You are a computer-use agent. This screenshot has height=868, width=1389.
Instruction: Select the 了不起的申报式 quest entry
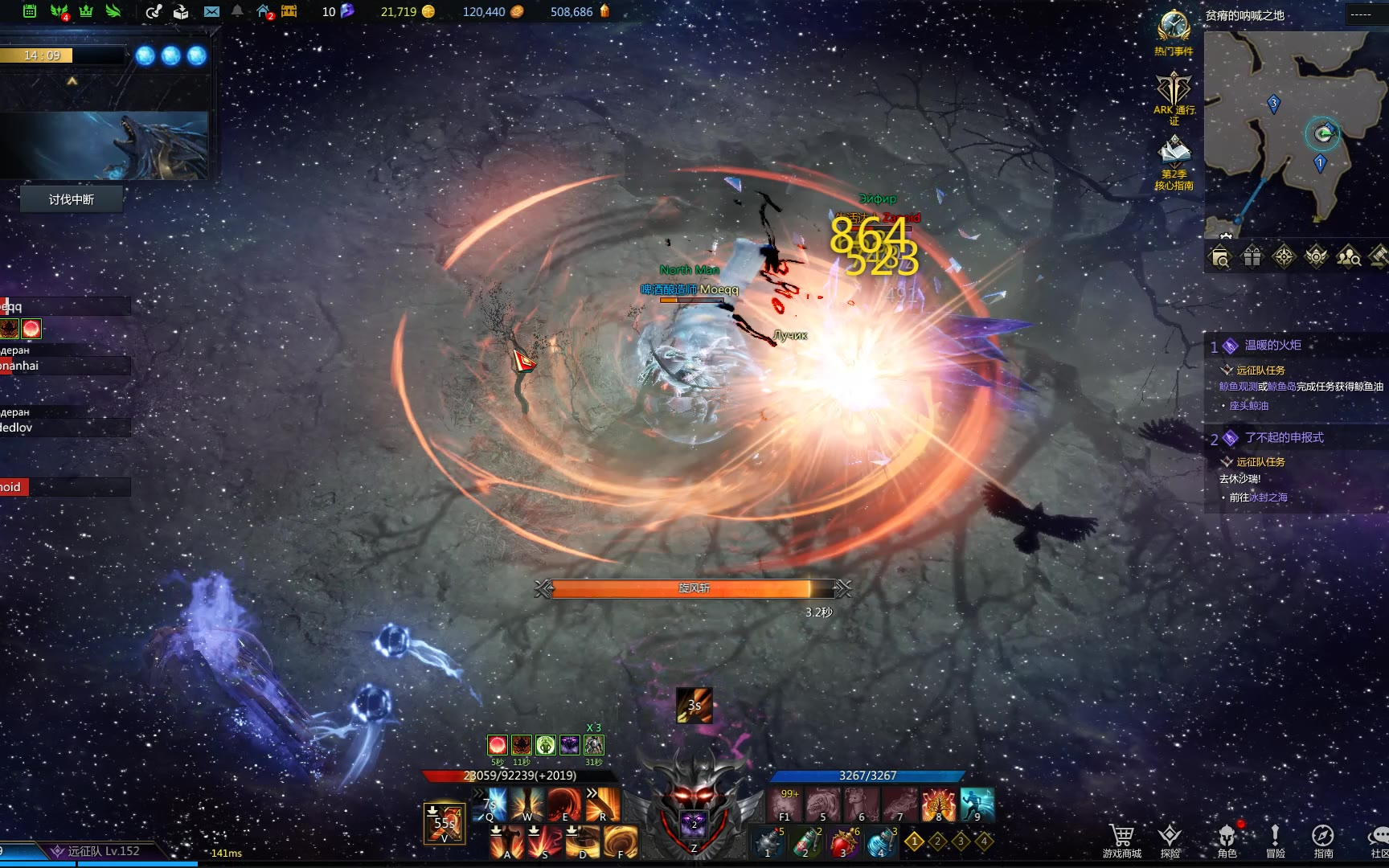click(1284, 438)
